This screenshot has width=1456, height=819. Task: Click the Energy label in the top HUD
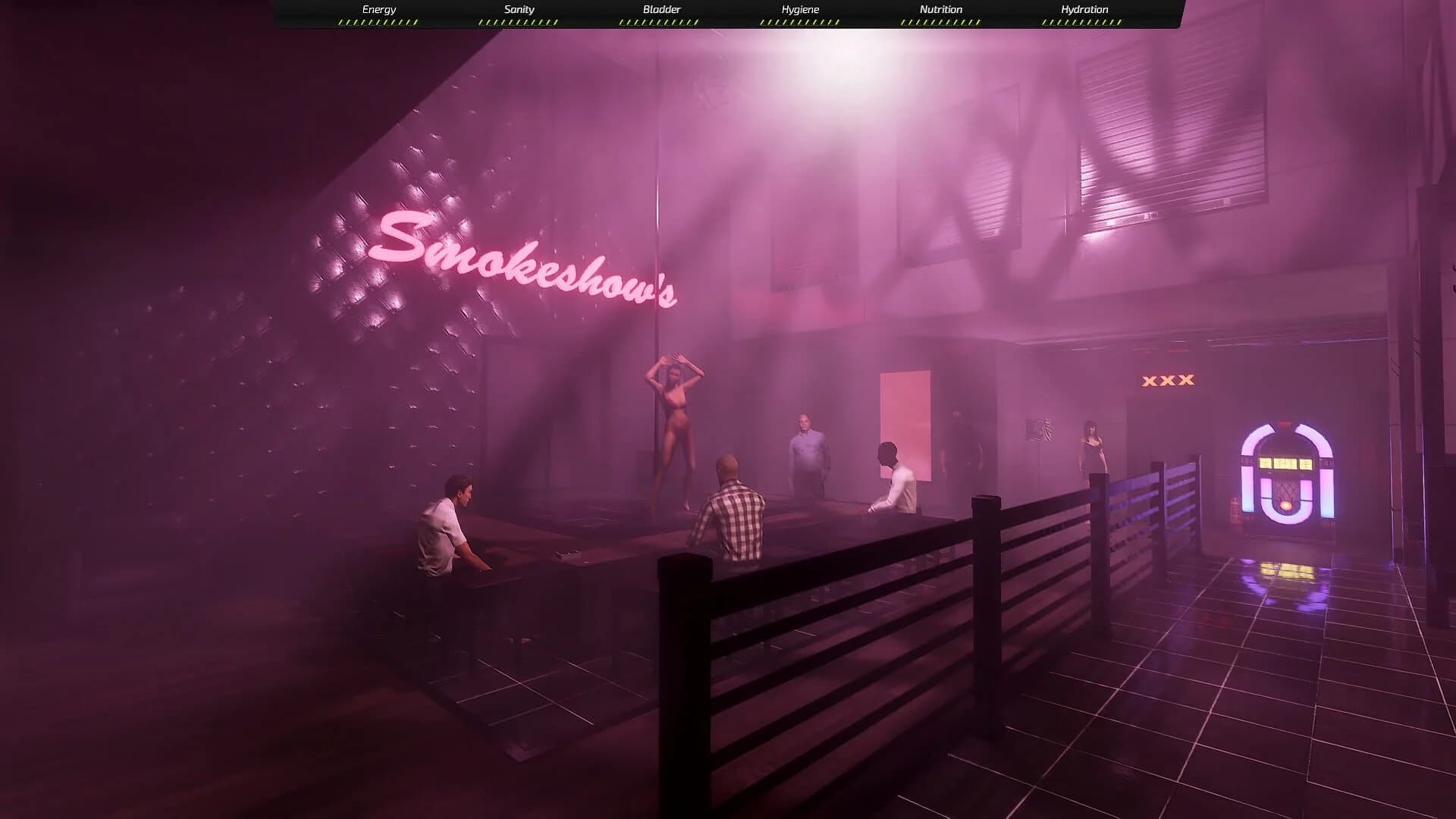[x=378, y=9]
